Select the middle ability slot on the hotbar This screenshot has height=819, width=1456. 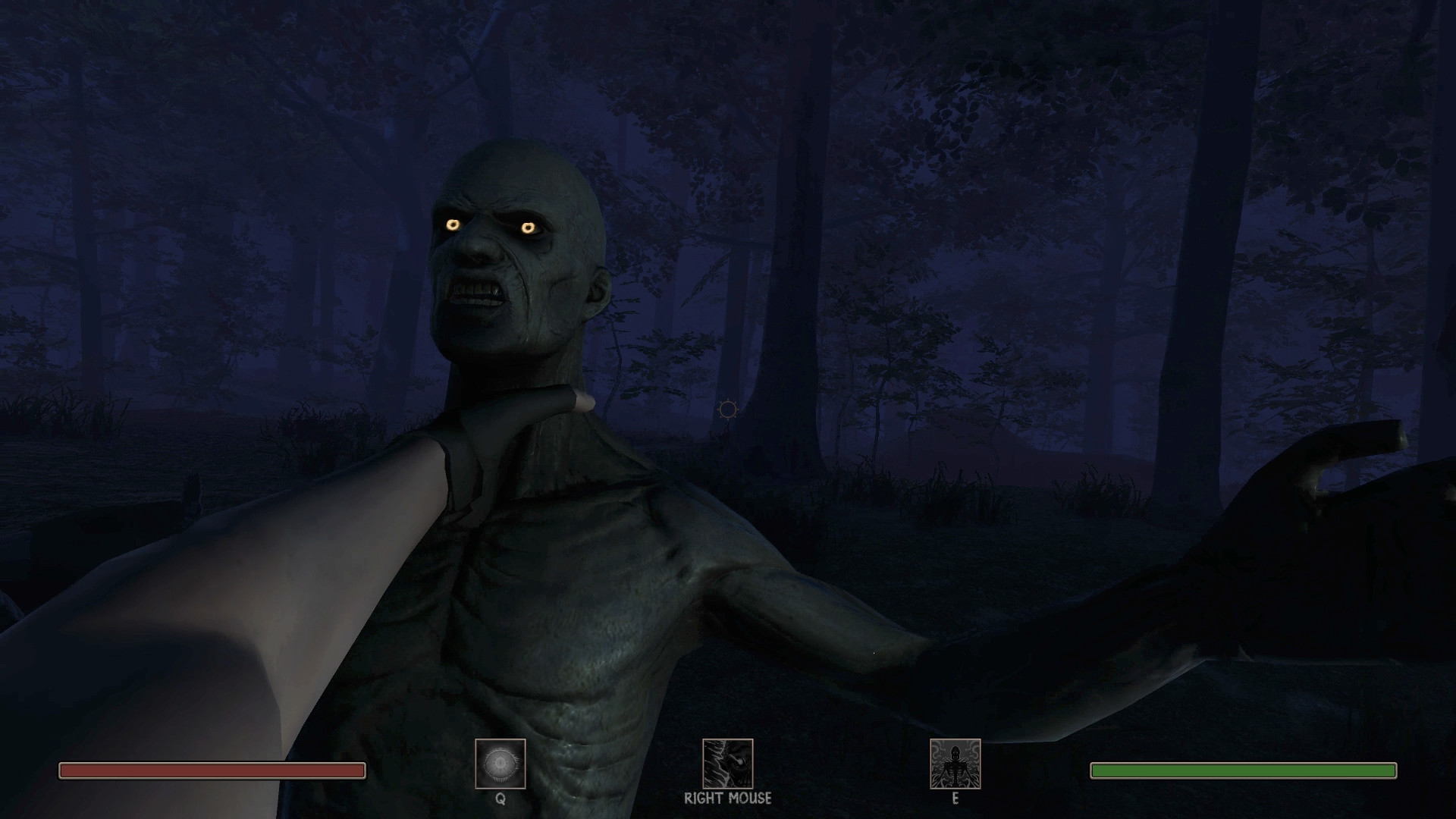coord(727,765)
